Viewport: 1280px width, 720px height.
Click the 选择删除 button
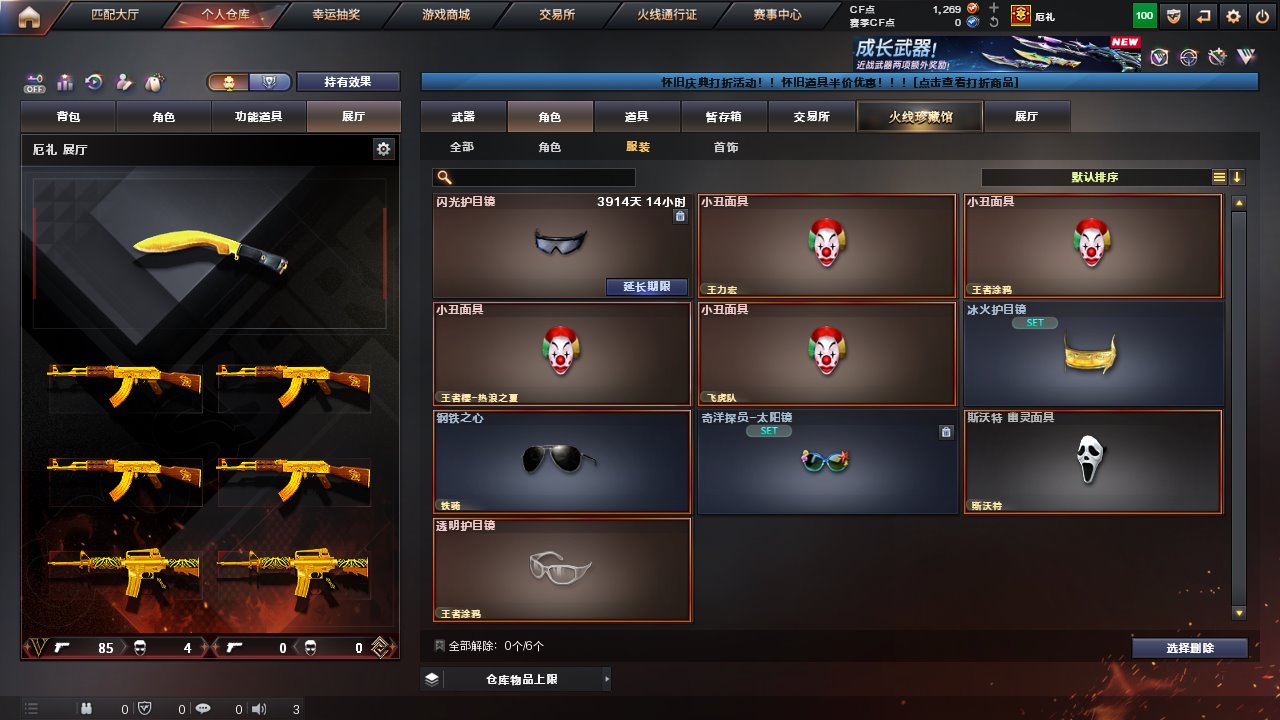pos(1189,648)
